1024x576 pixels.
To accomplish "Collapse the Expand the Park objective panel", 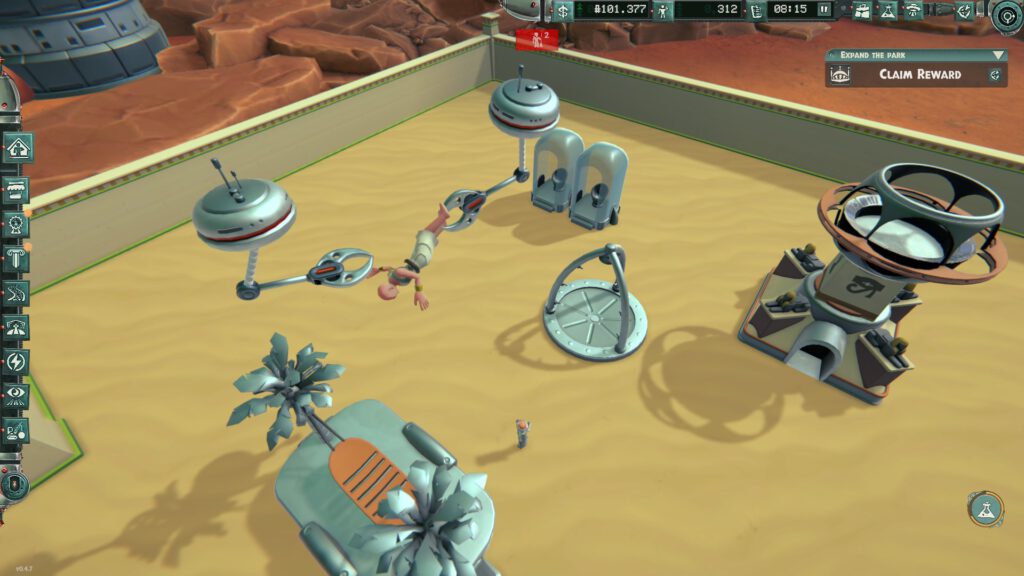I will (997, 55).
